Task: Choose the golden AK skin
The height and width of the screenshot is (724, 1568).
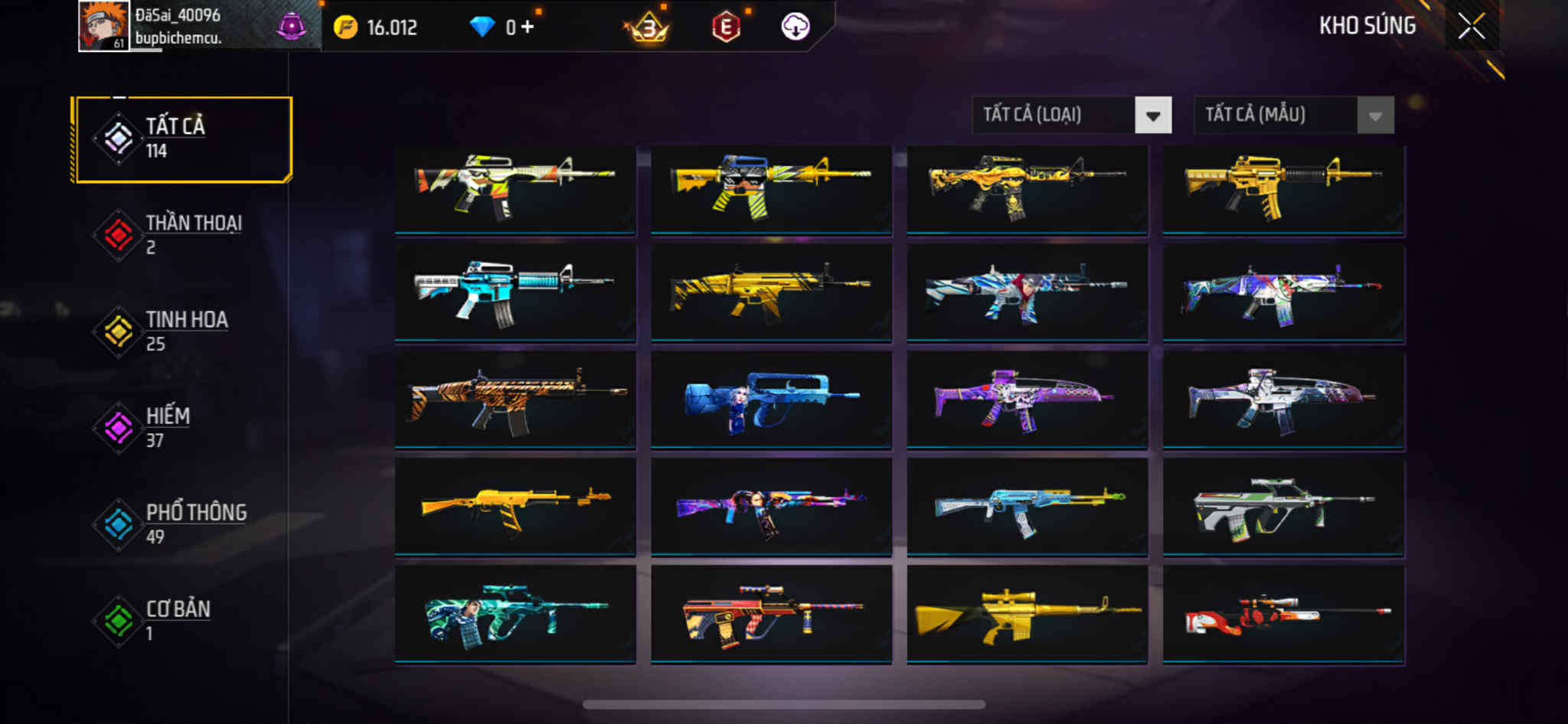Action: 514,507
